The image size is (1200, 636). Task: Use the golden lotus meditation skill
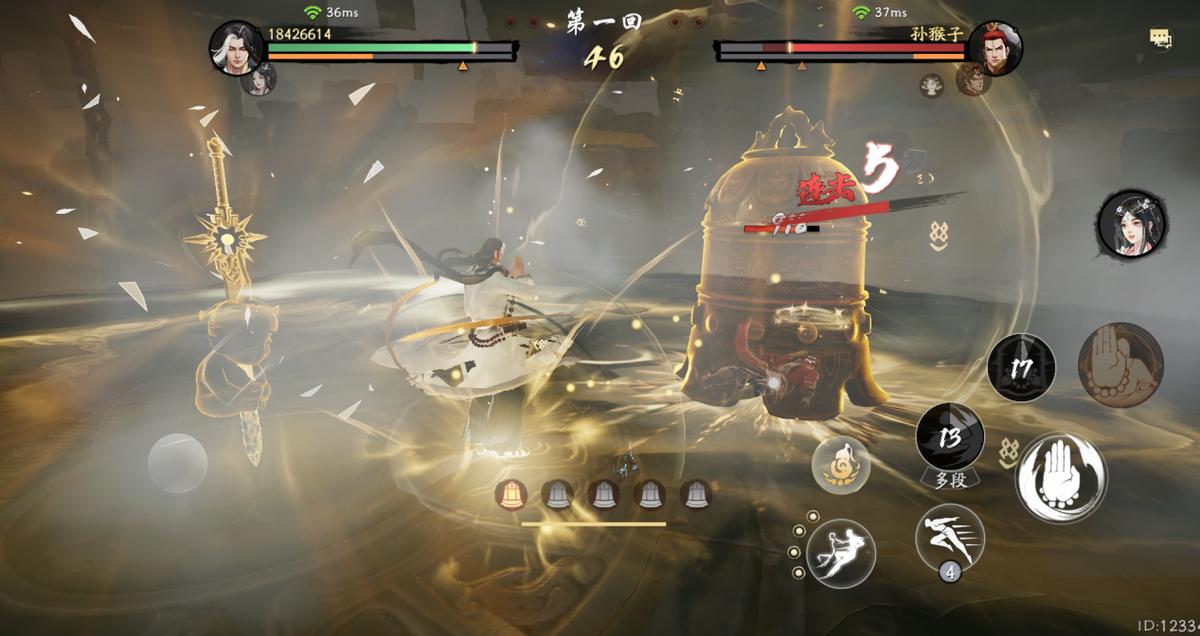[x=840, y=464]
